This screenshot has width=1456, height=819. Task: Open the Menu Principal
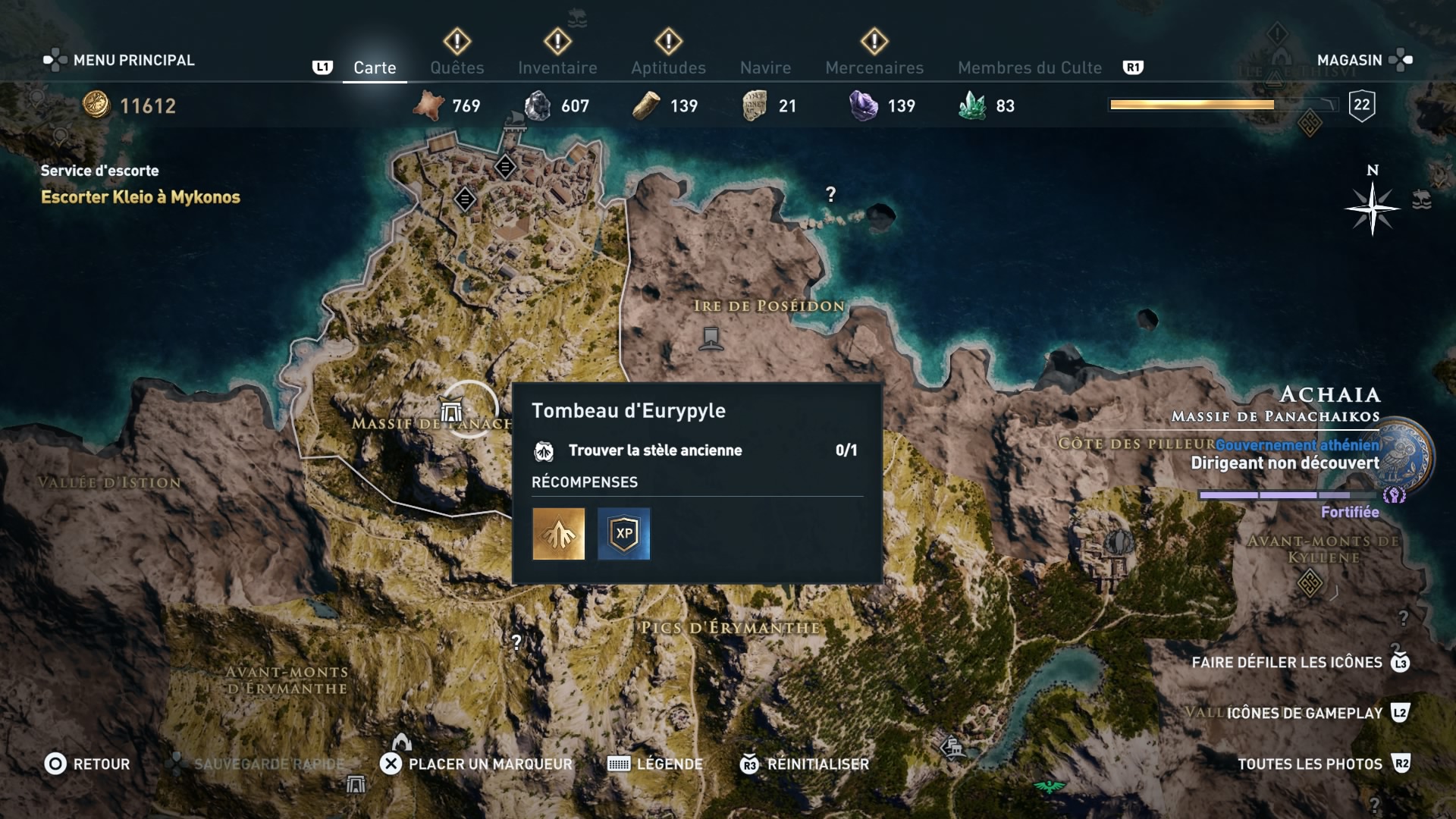(x=120, y=60)
